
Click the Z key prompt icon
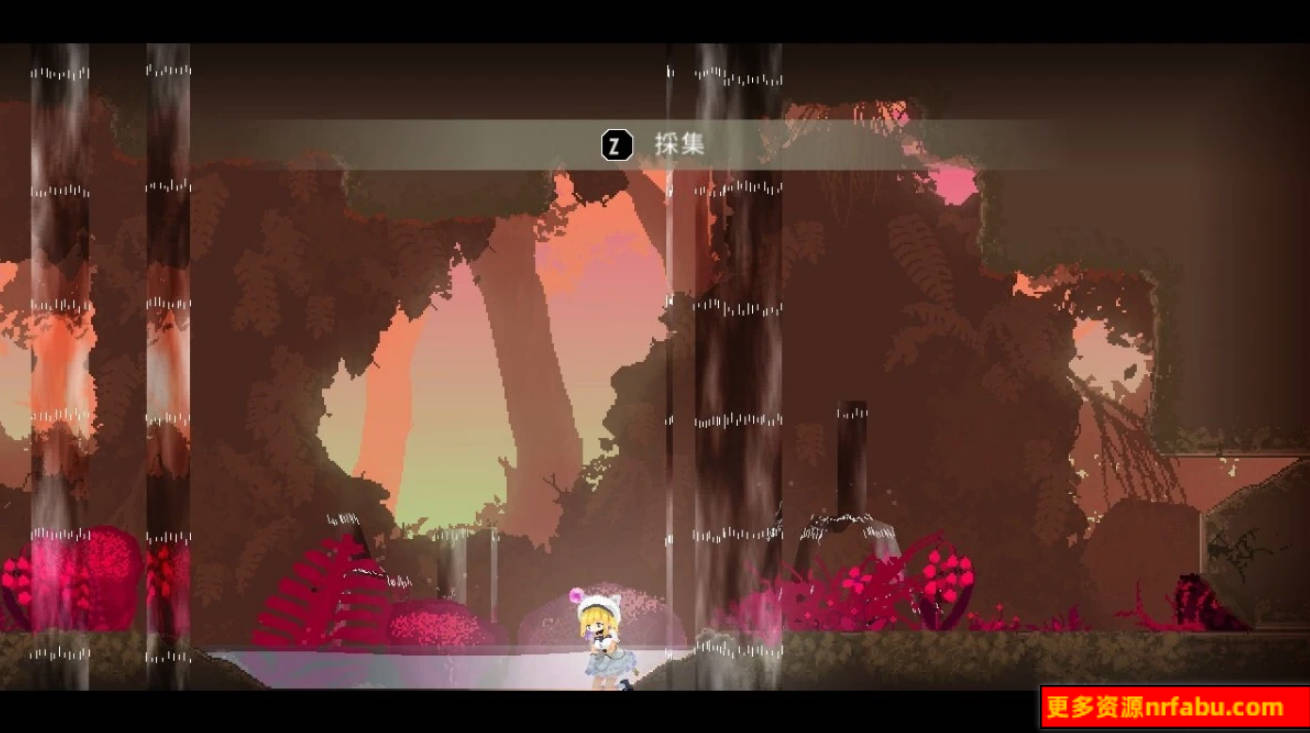click(617, 144)
